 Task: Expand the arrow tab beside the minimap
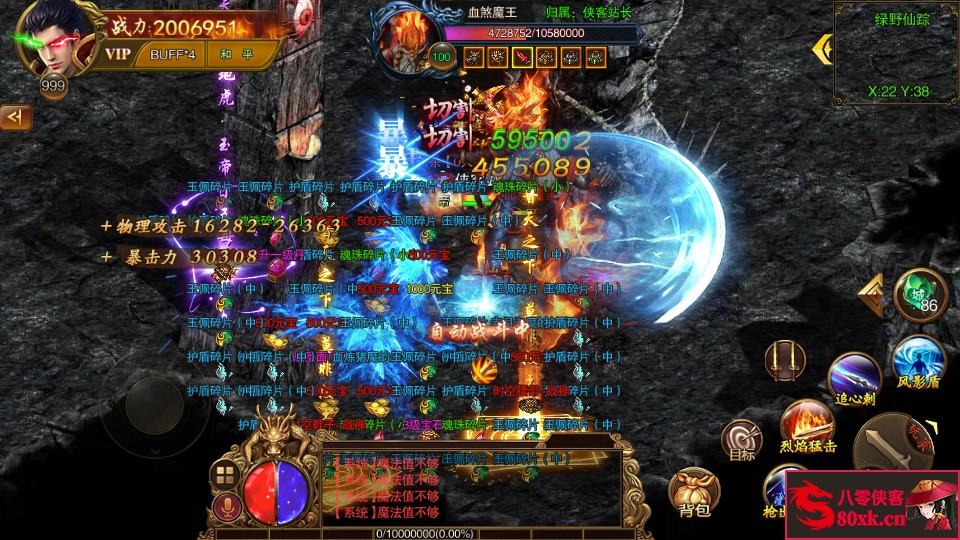coord(823,48)
